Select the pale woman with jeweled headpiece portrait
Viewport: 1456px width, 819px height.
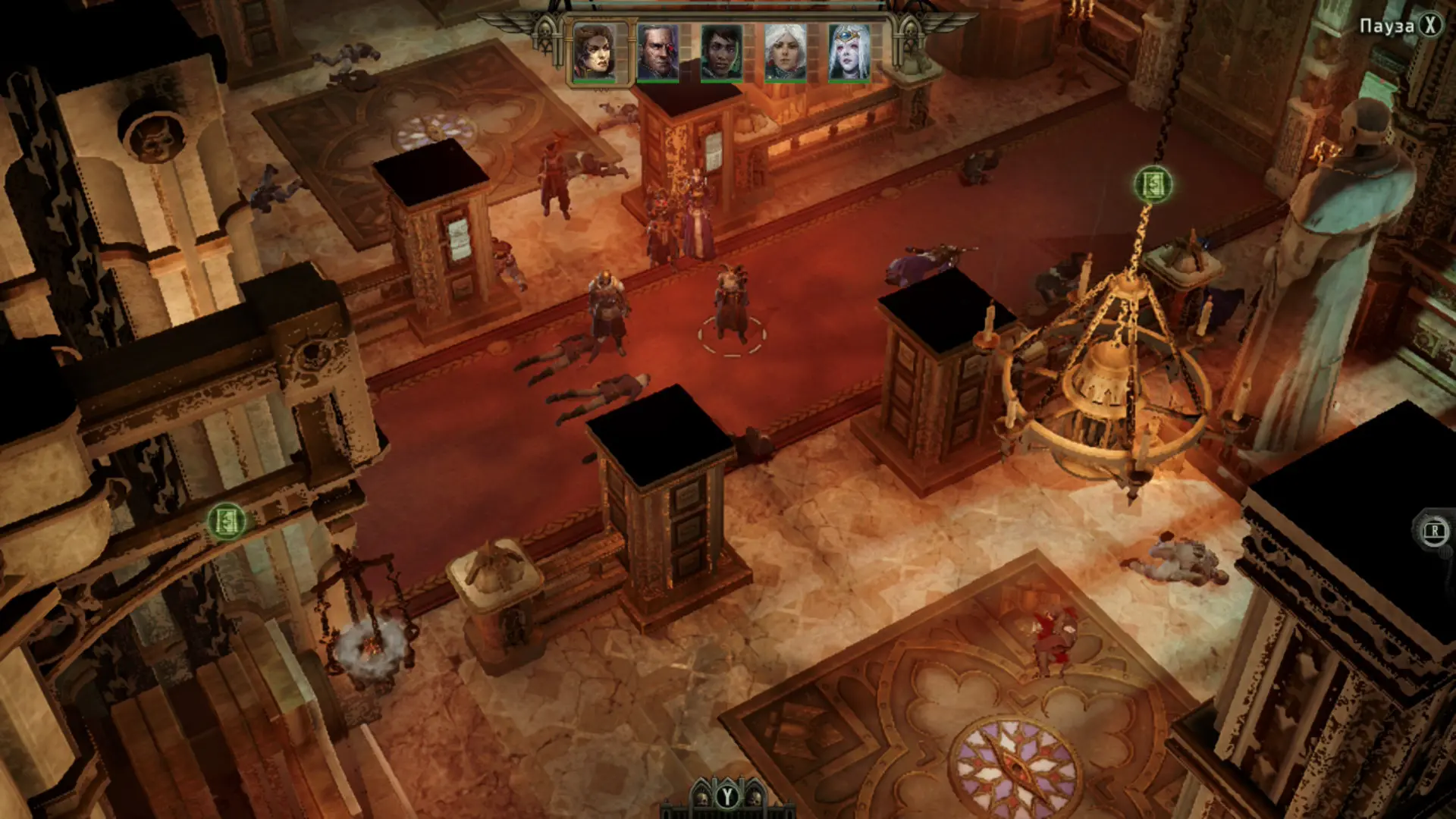coord(849,52)
